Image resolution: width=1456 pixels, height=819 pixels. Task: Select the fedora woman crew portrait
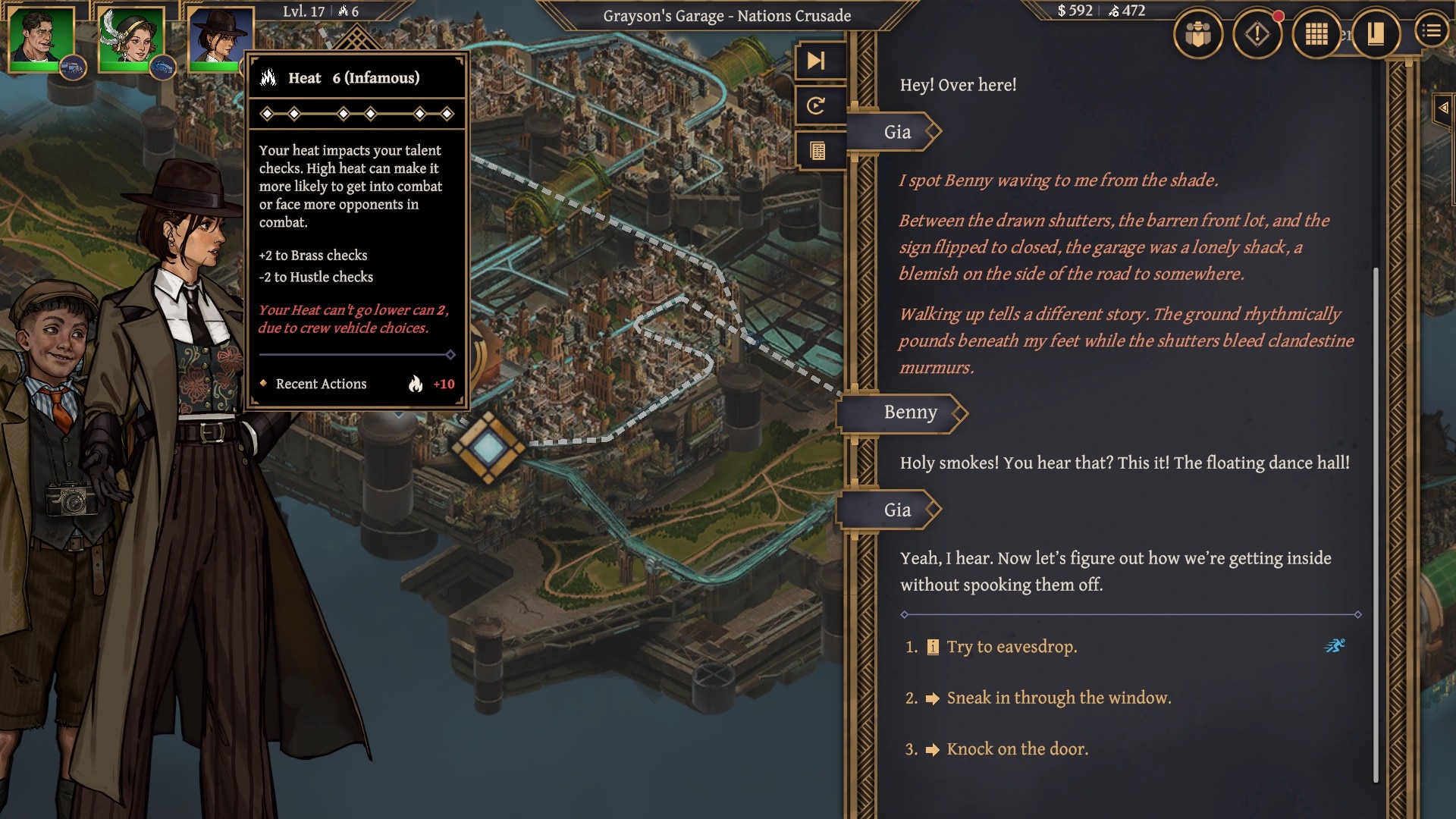click(x=220, y=37)
